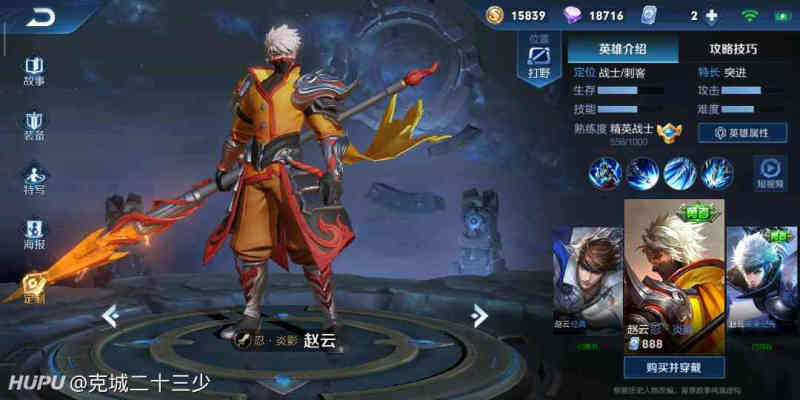Go back using the top-left return arrow
The image size is (800, 400).
41,16
